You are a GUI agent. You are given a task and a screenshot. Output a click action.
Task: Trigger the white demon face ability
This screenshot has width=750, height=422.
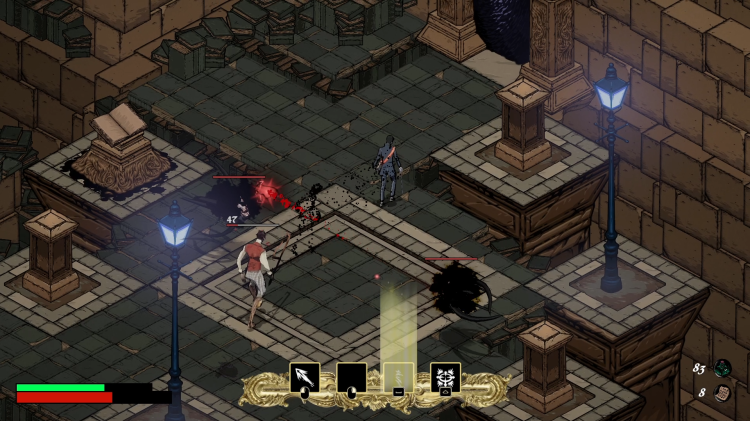[x=445, y=377]
